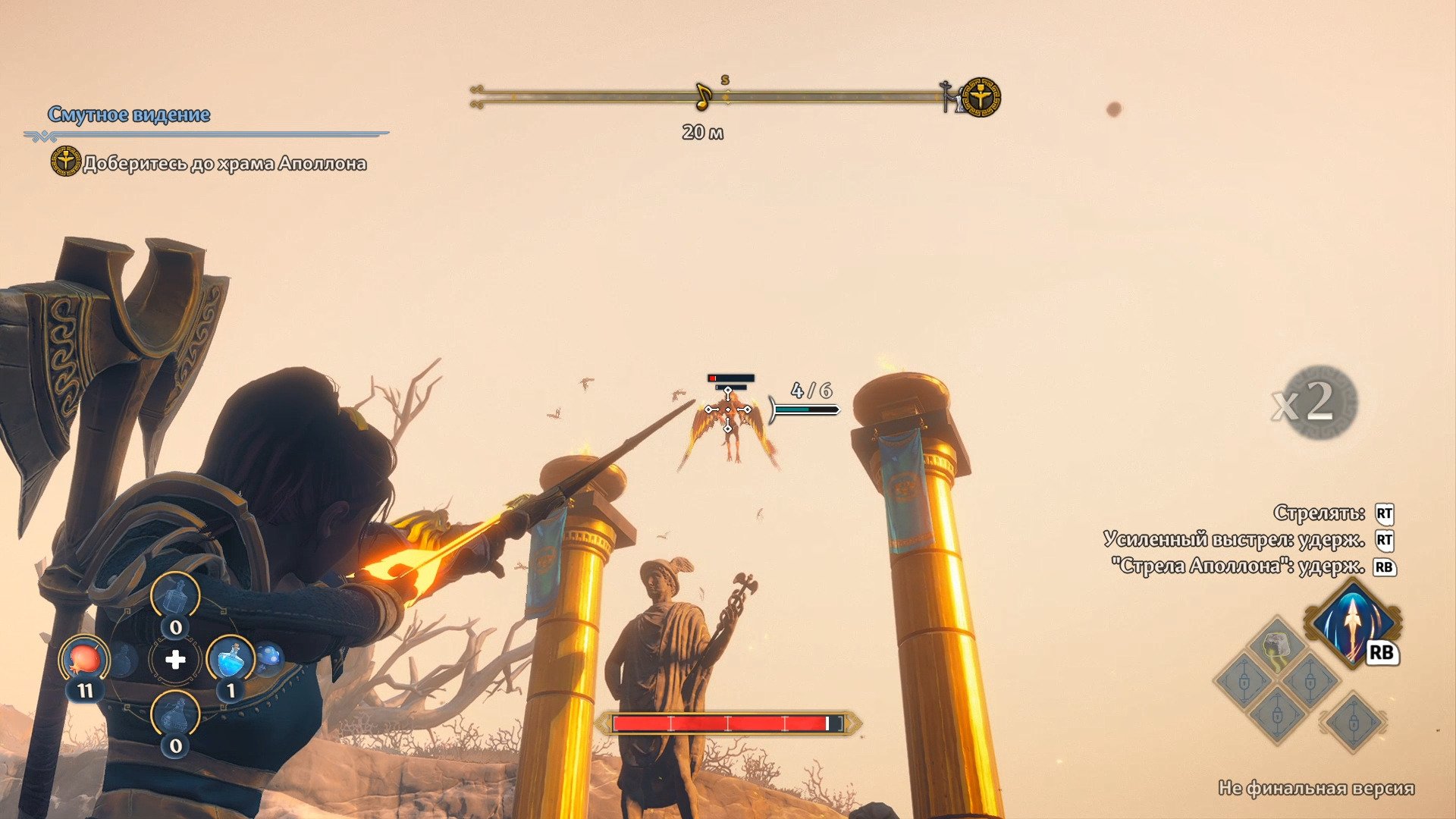Open the "Смутное видение" quest tracker
The image size is (1456, 819).
129,115
